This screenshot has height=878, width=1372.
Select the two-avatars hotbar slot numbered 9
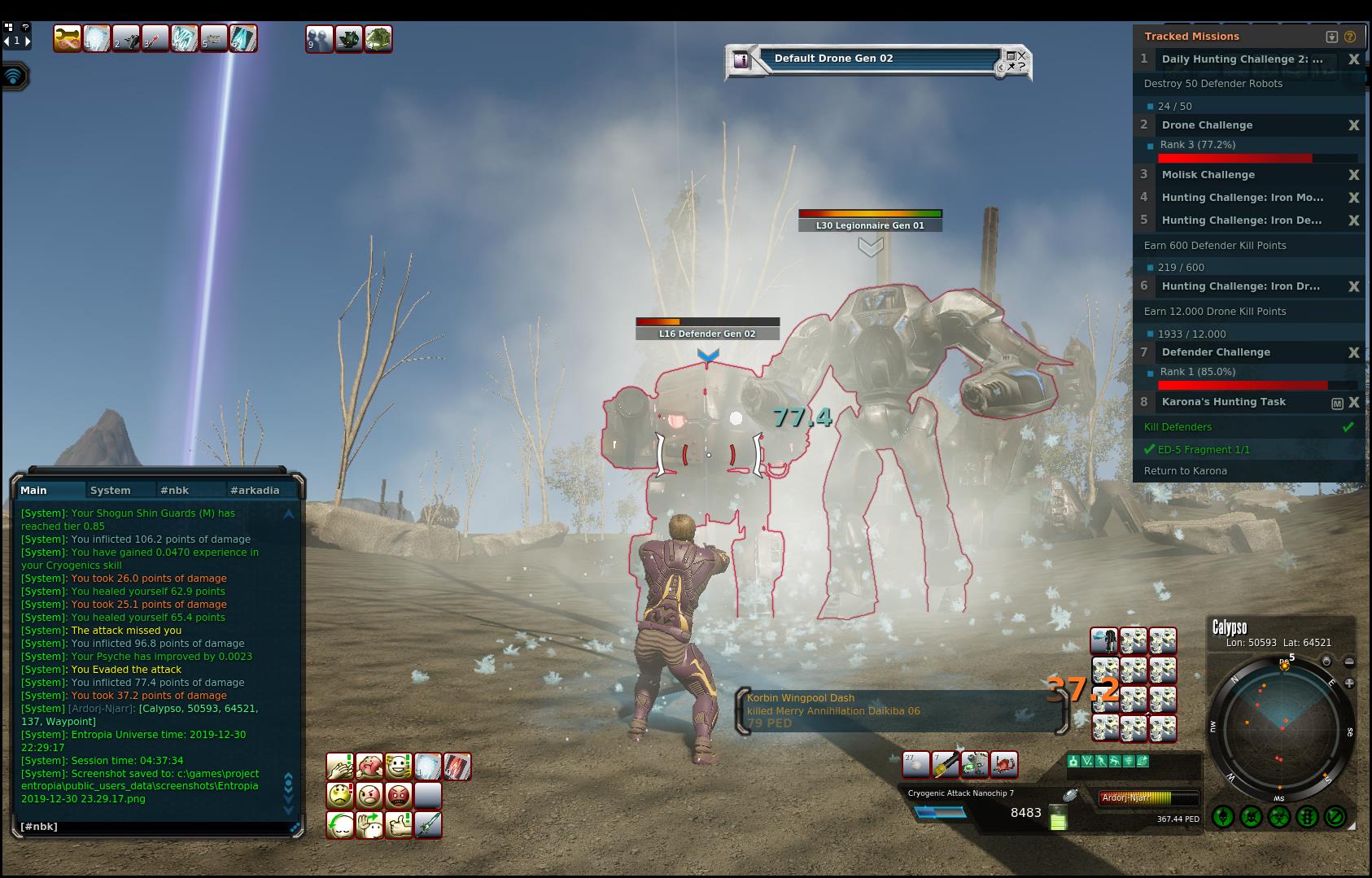pyautogui.click(x=319, y=38)
